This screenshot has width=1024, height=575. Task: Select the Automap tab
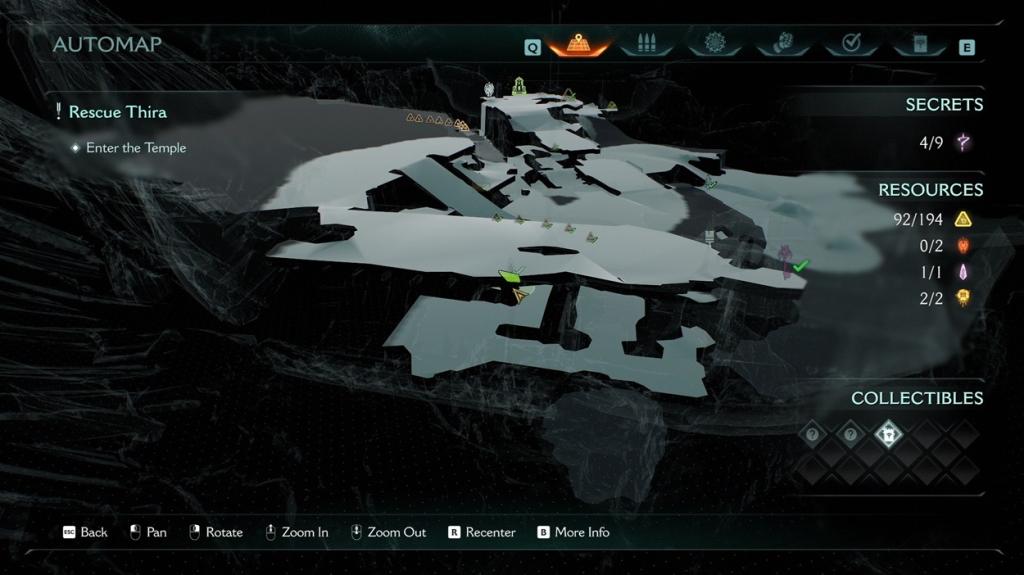point(578,45)
